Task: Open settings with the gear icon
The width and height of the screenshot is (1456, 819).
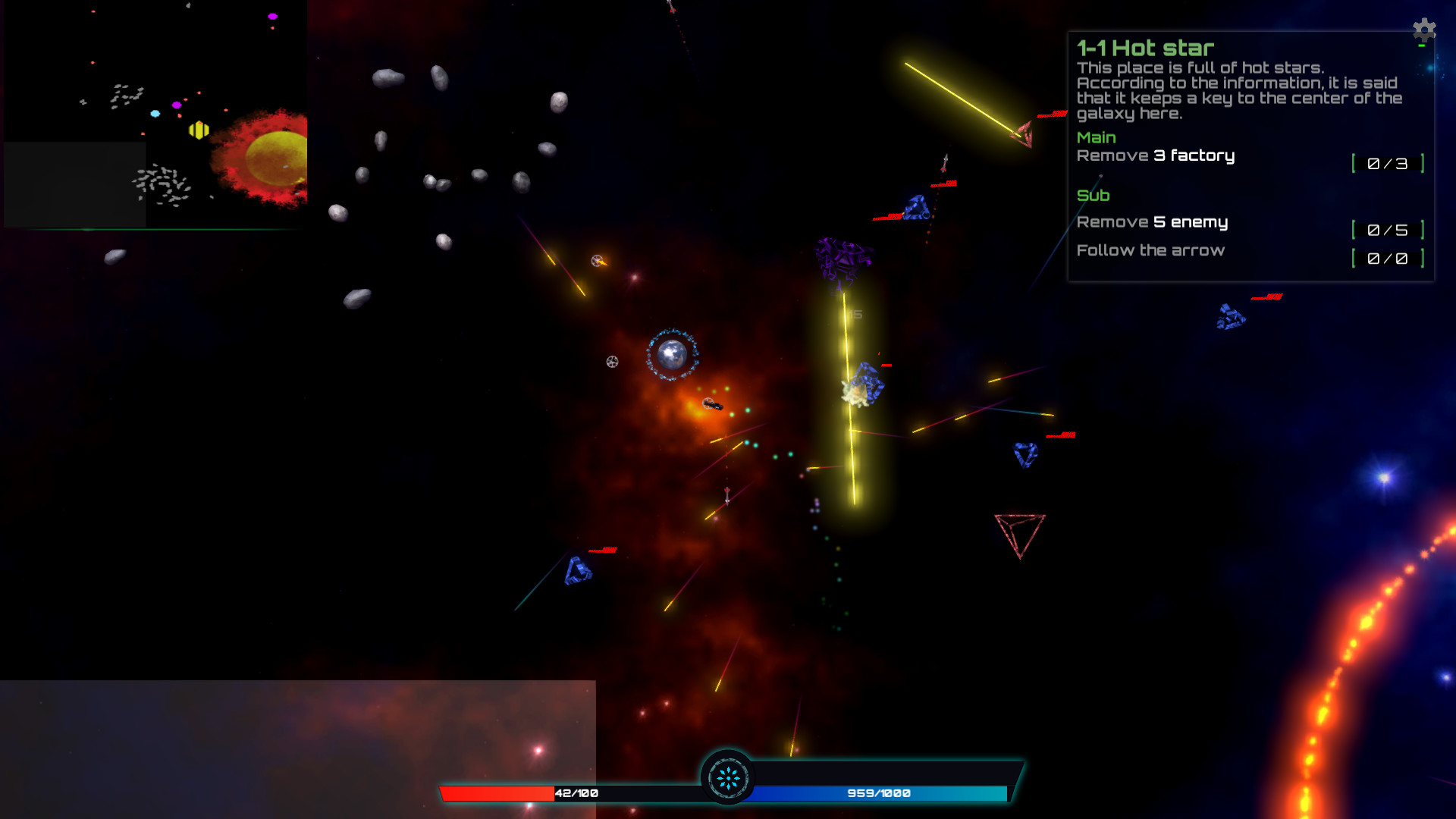Action: [1424, 30]
